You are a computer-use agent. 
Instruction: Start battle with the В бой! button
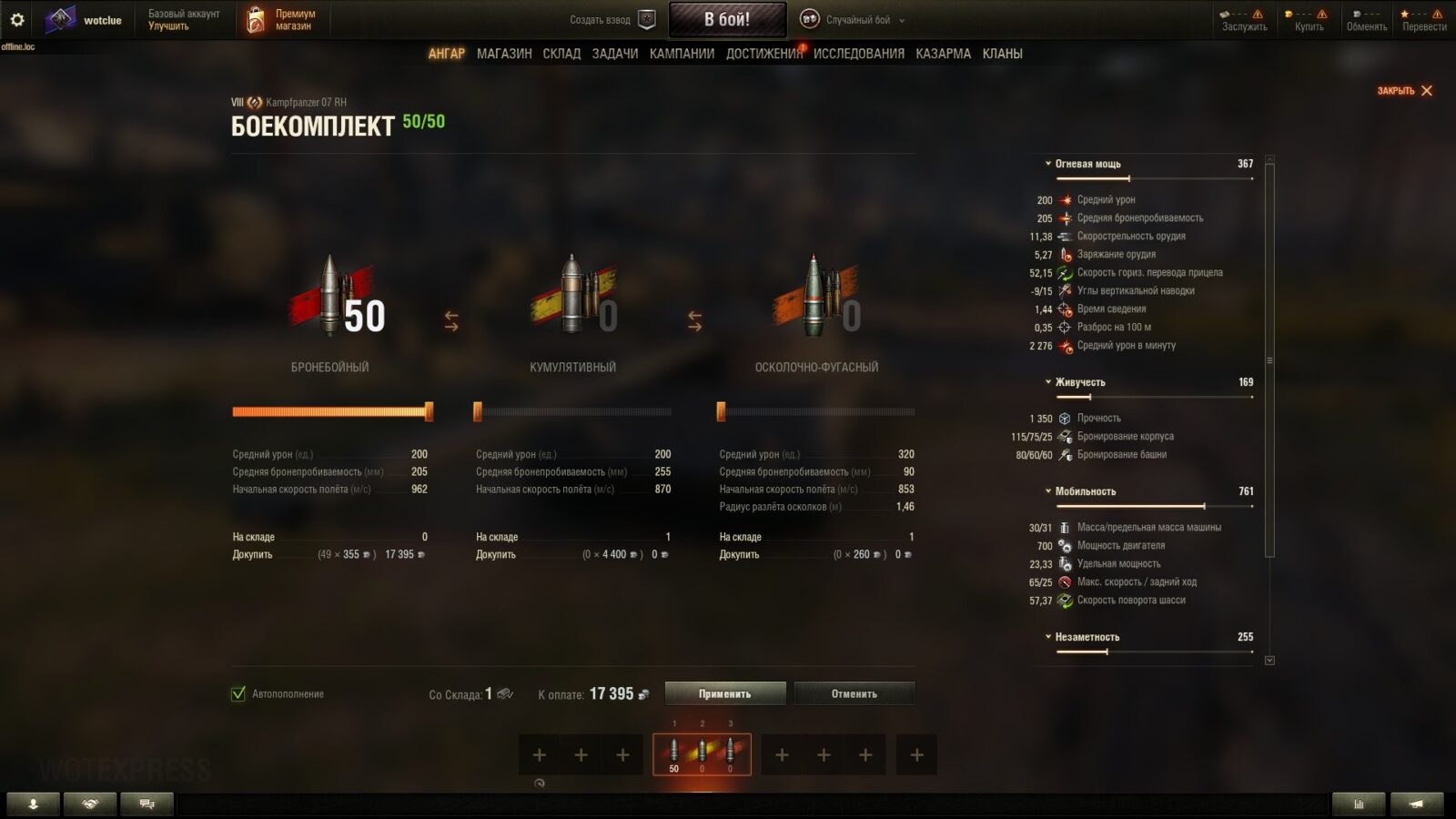coord(727,19)
